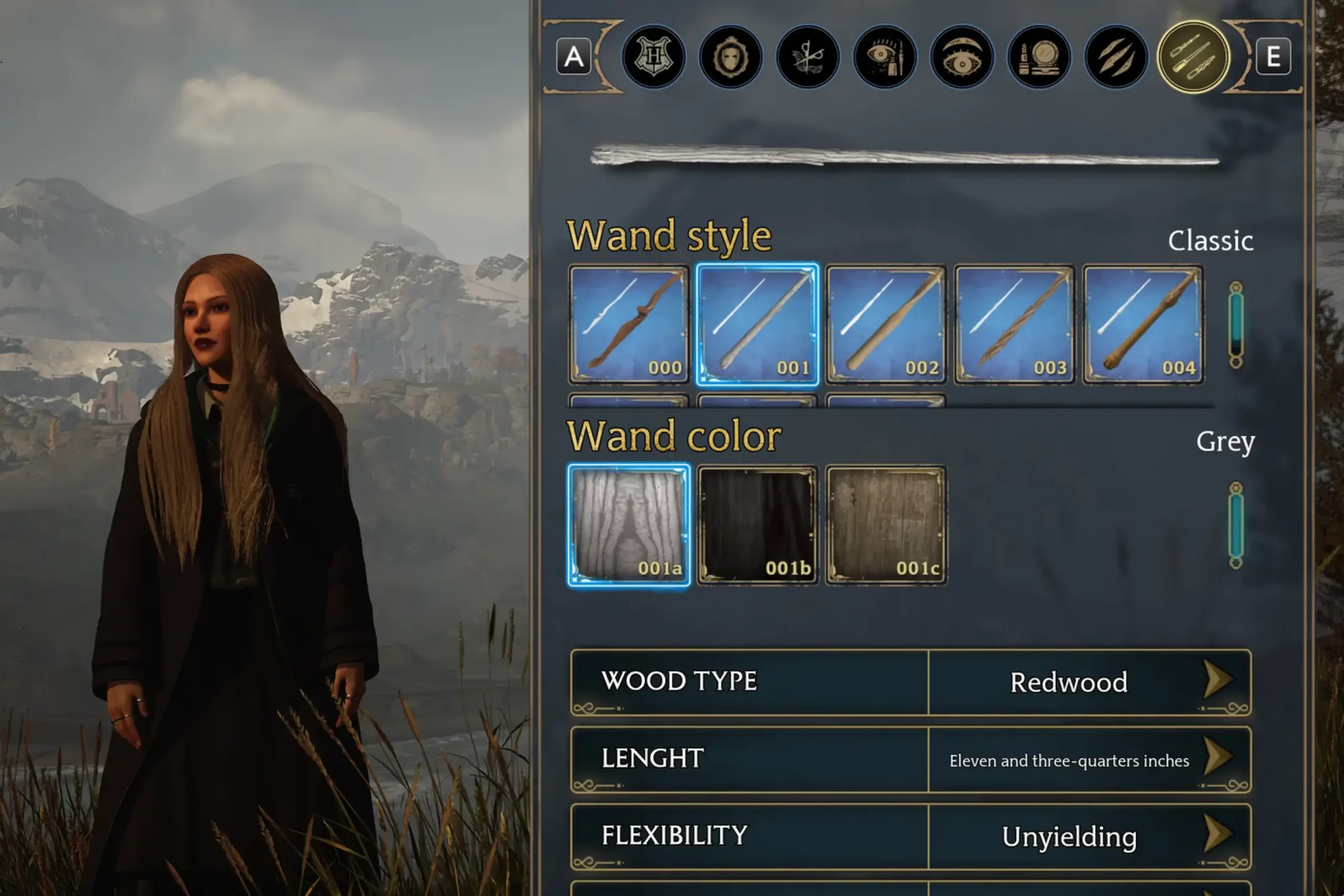The width and height of the screenshot is (1344, 896).
Task: Click the wand style list scrollbar
Action: pos(1235,324)
